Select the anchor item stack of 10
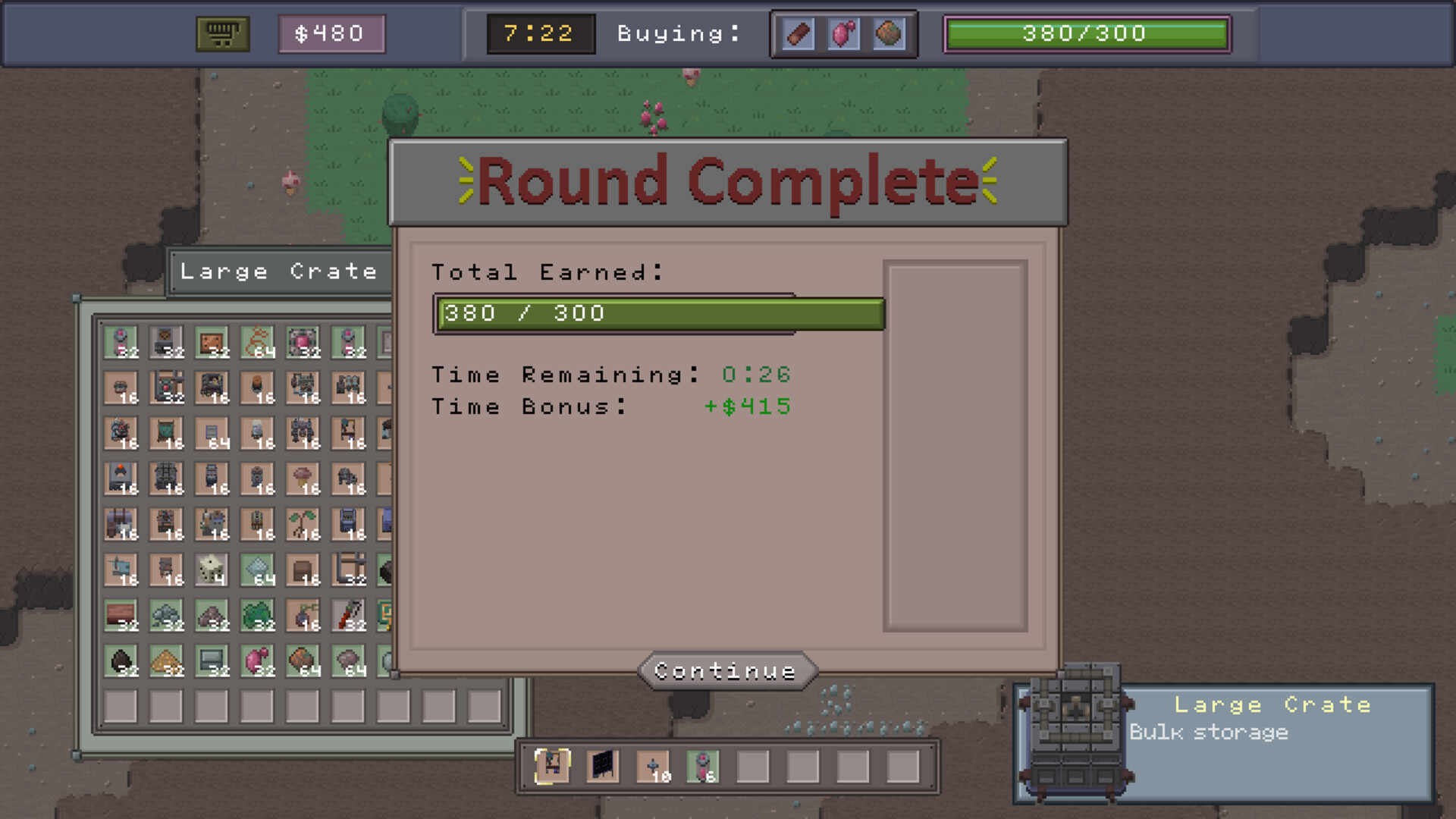Image resolution: width=1456 pixels, height=819 pixels. 654,767
